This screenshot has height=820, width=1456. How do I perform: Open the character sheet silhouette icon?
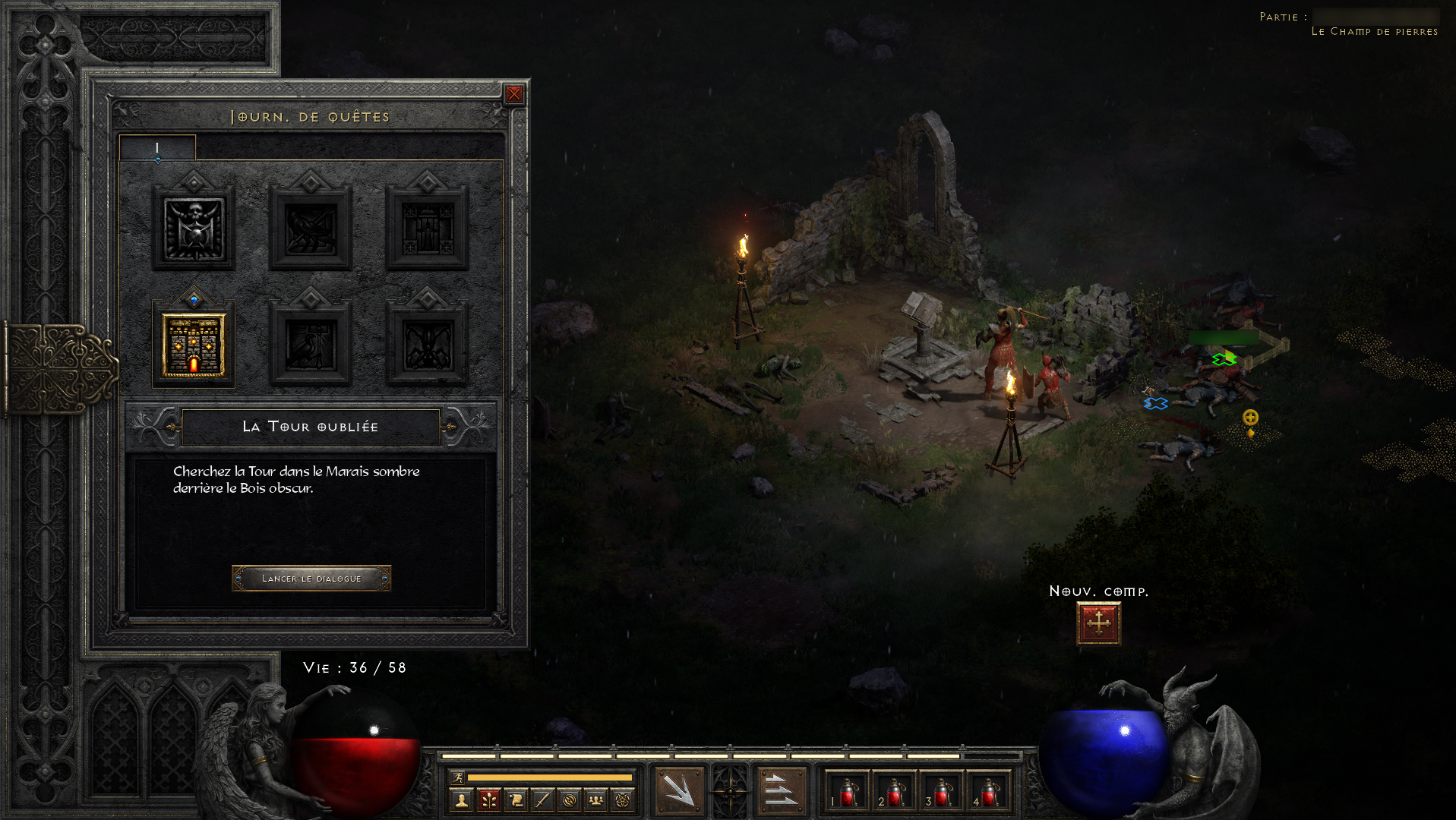pos(462,799)
